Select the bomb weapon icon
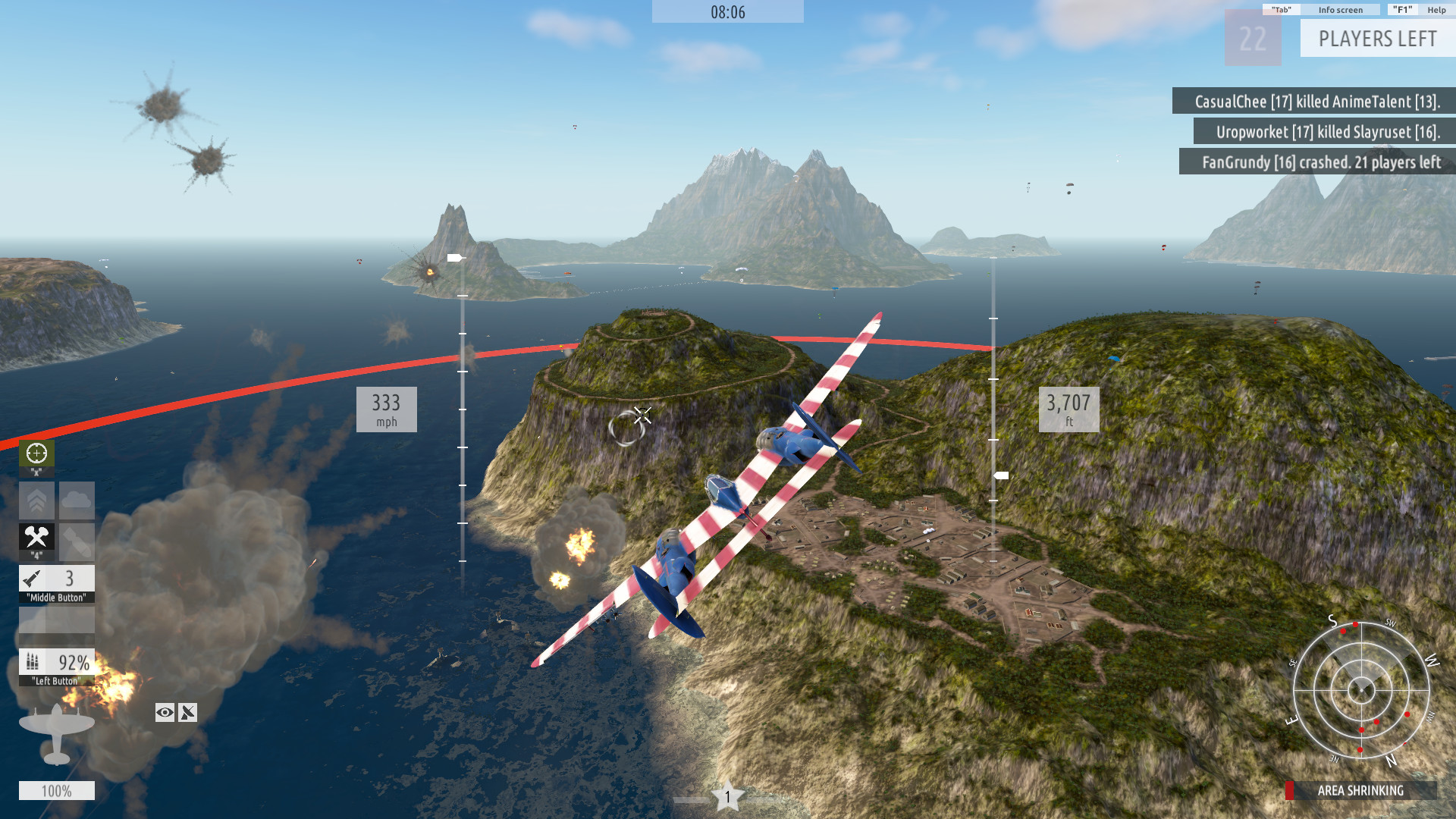Viewport: 1456px width, 819px height. coord(76,540)
